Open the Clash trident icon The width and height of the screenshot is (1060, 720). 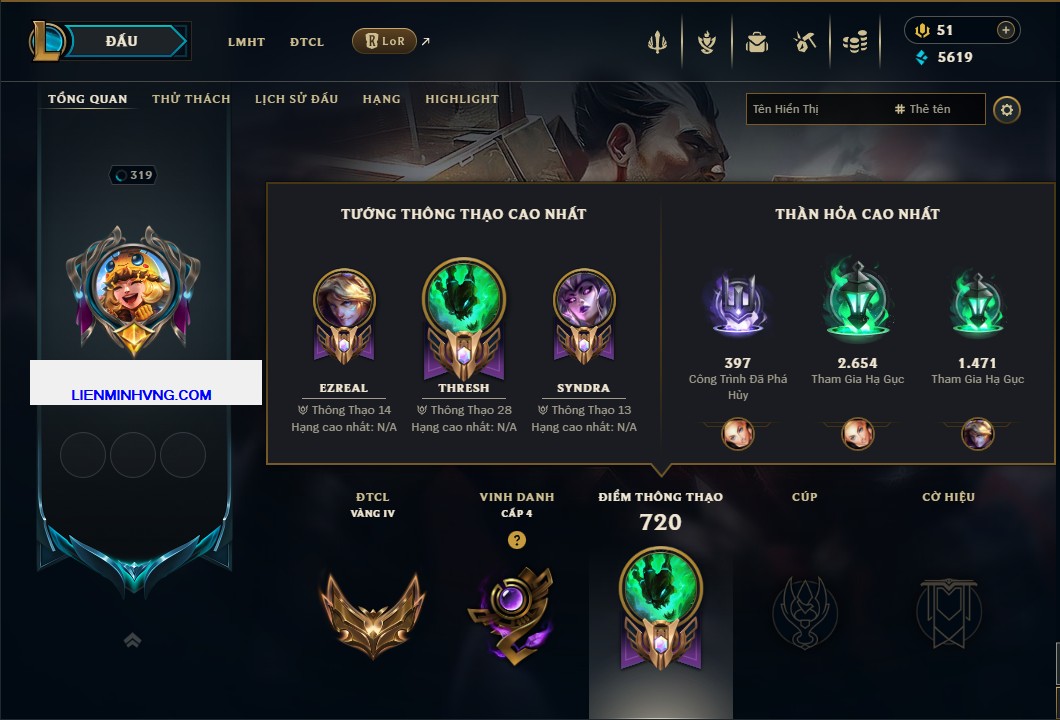pyautogui.click(x=658, y=42)
